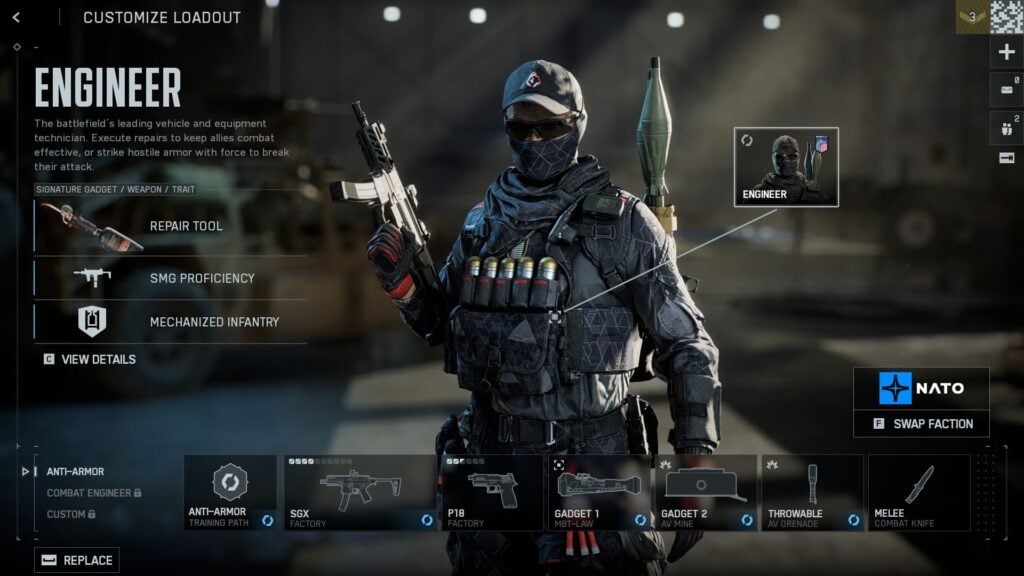Go back using the top-left arrow
The width and height of the screenshot is (1024, 576).
tap(16, 17)
